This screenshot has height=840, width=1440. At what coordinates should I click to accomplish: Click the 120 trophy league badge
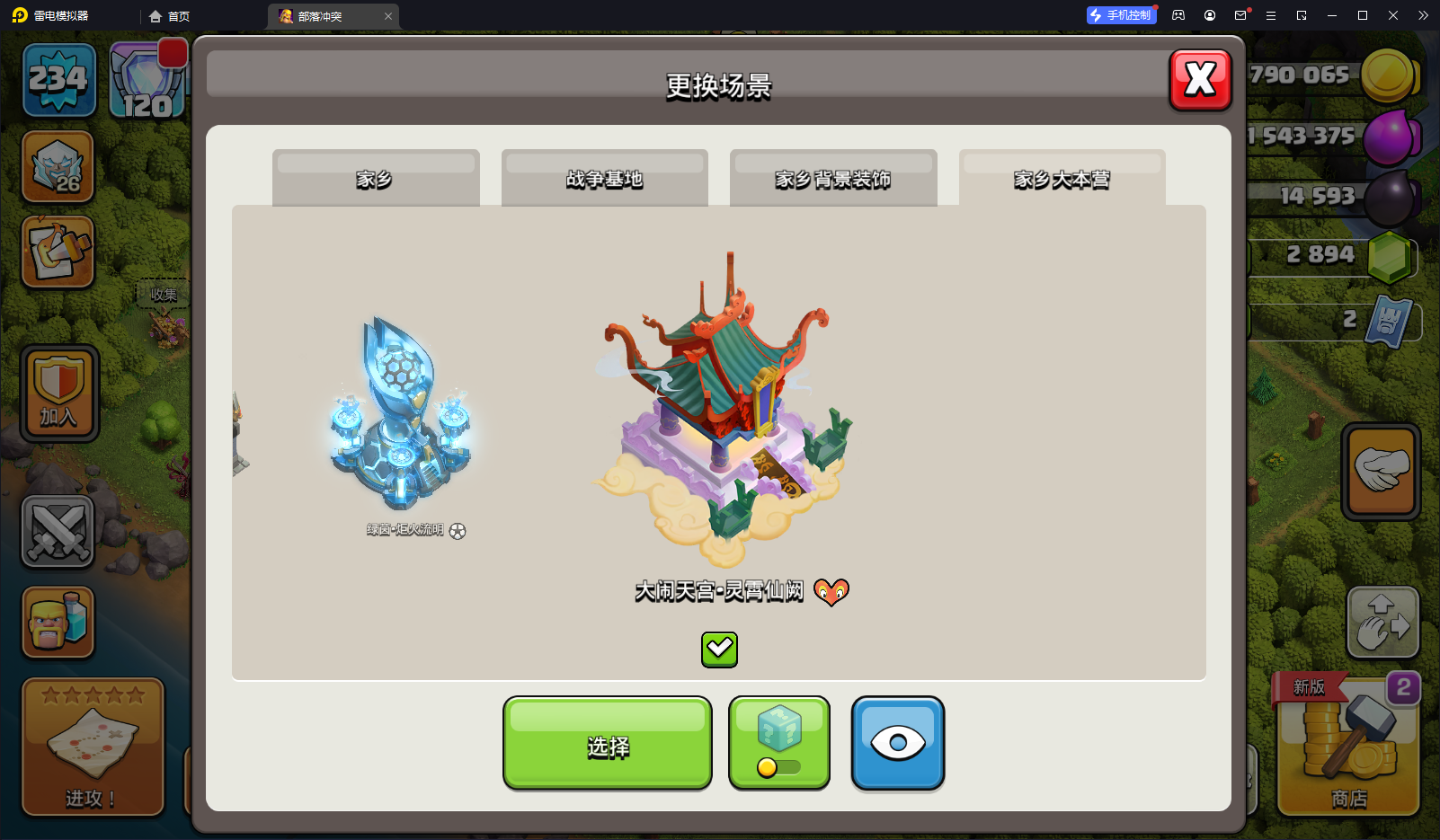(x=147, y=81)
